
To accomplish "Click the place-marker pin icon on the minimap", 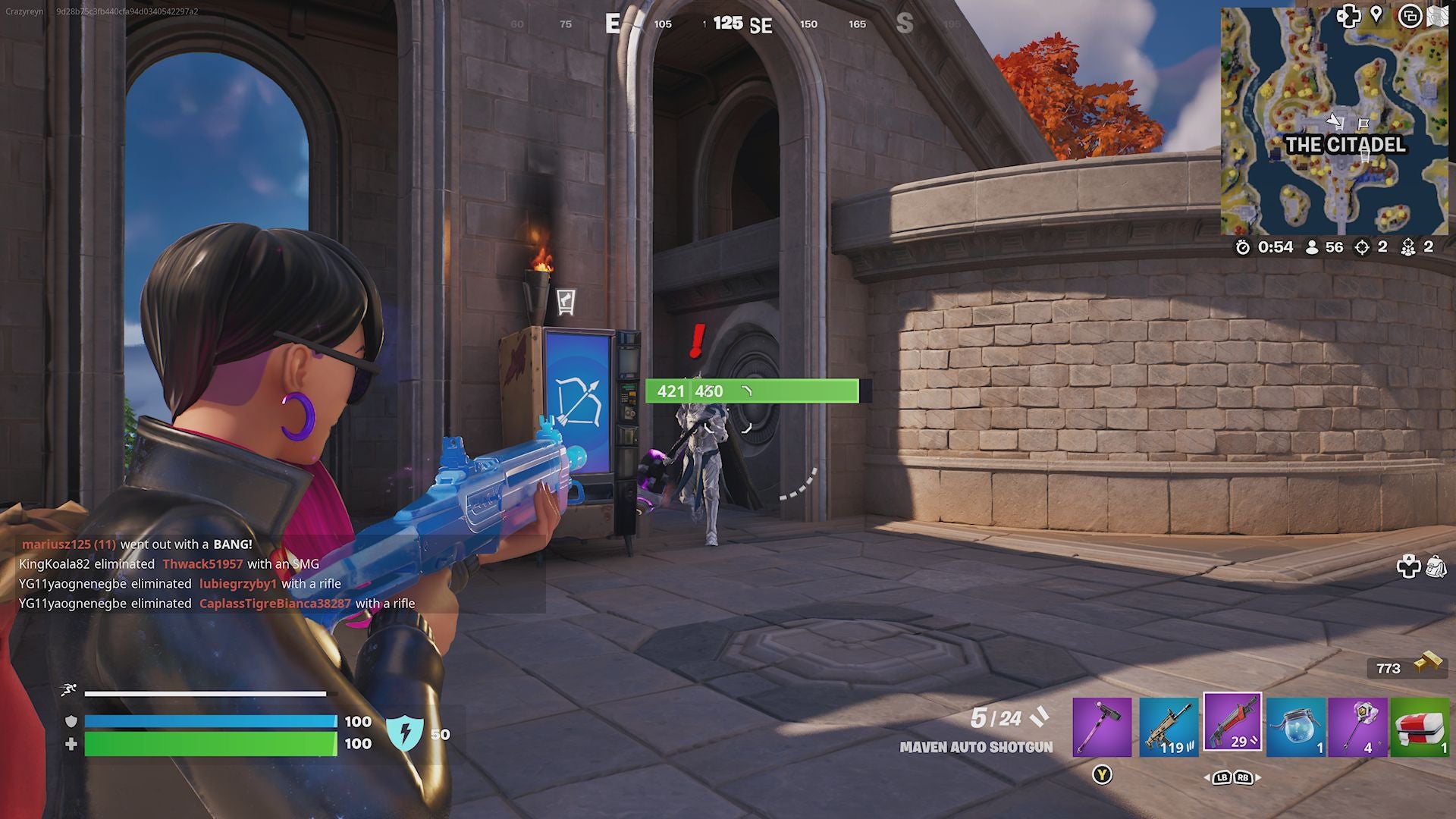I will point(1376,15).
